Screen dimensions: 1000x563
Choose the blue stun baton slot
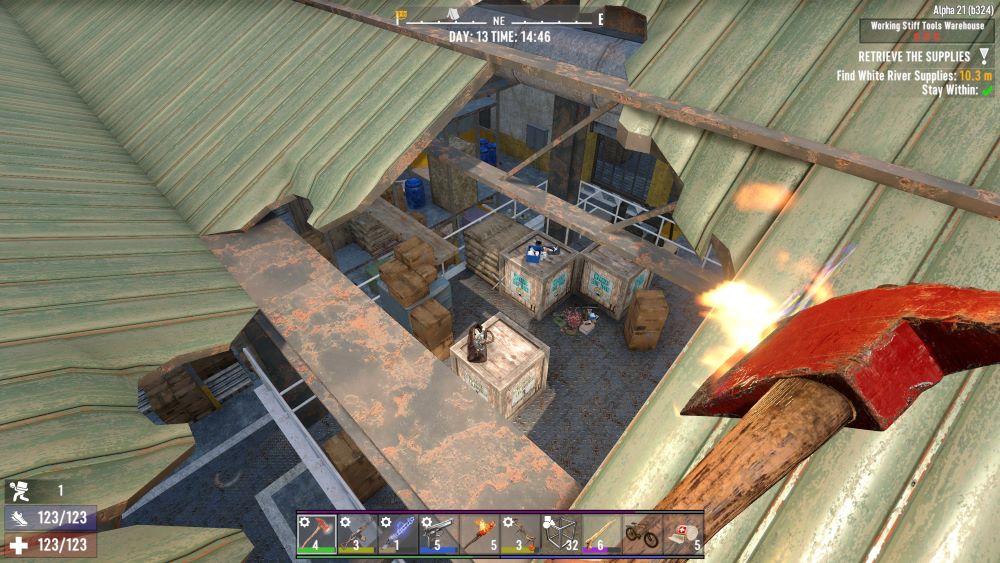pos(398,533)
